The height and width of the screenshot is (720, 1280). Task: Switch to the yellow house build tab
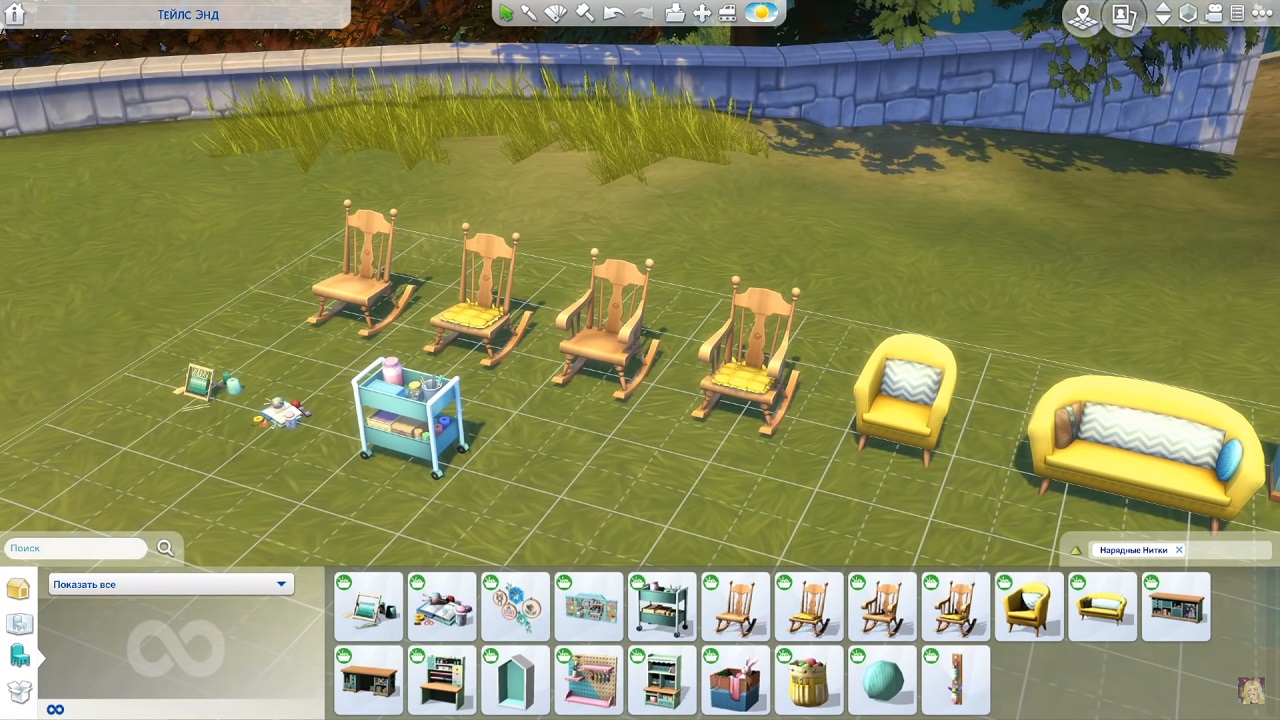pyautogui.click(x=18, y=589)
